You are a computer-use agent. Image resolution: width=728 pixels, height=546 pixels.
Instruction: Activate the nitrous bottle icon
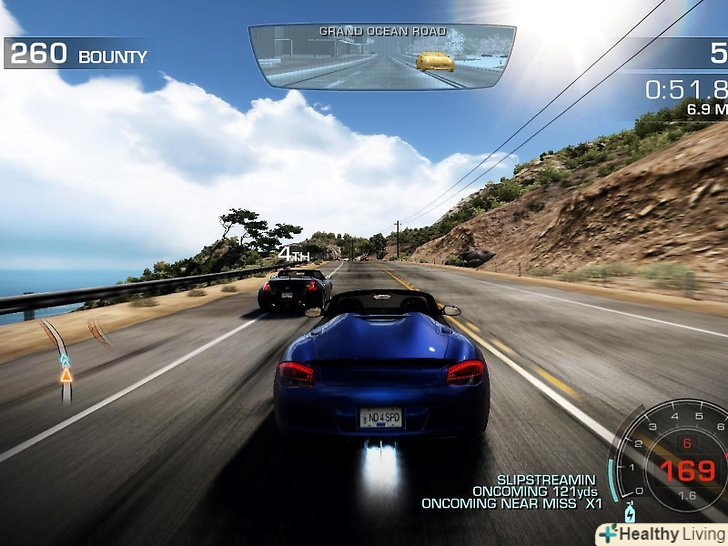pos(629,513)
